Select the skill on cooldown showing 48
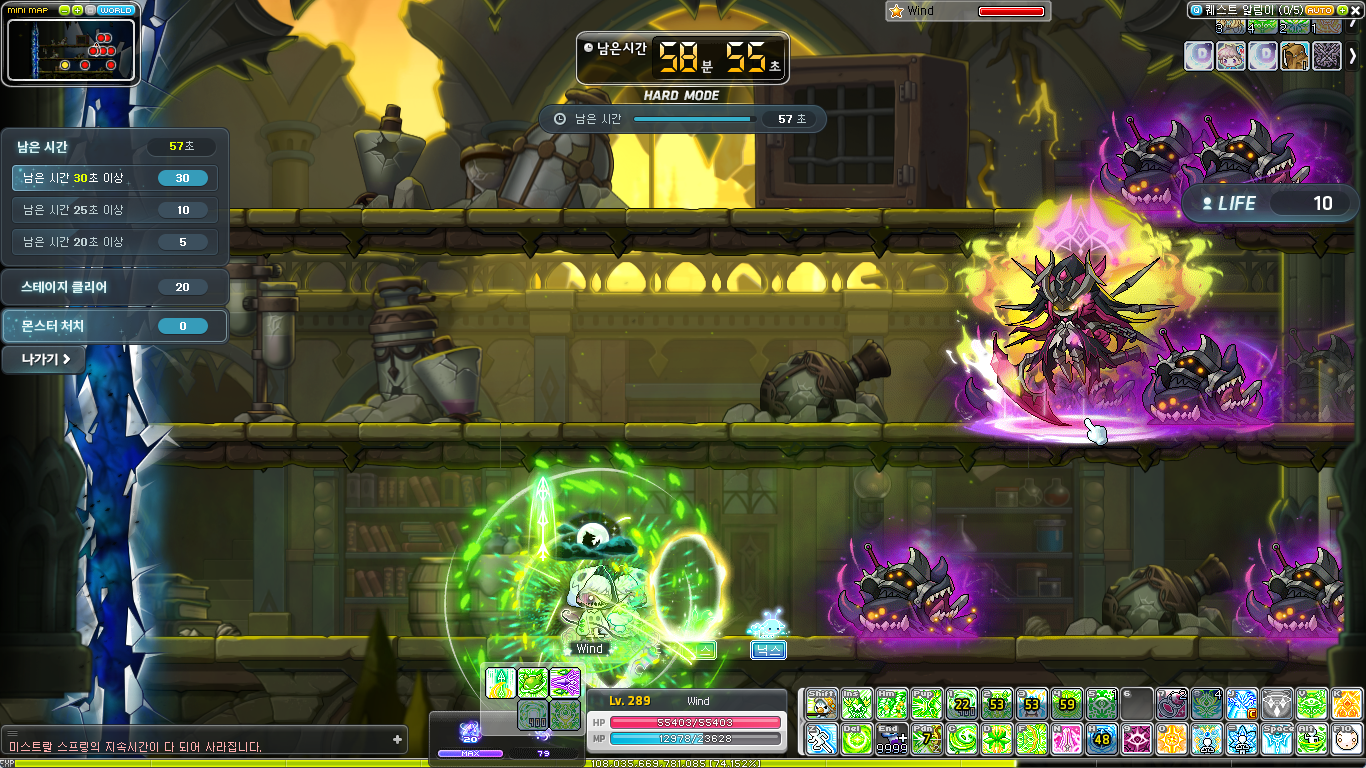 coord(1101,739)
